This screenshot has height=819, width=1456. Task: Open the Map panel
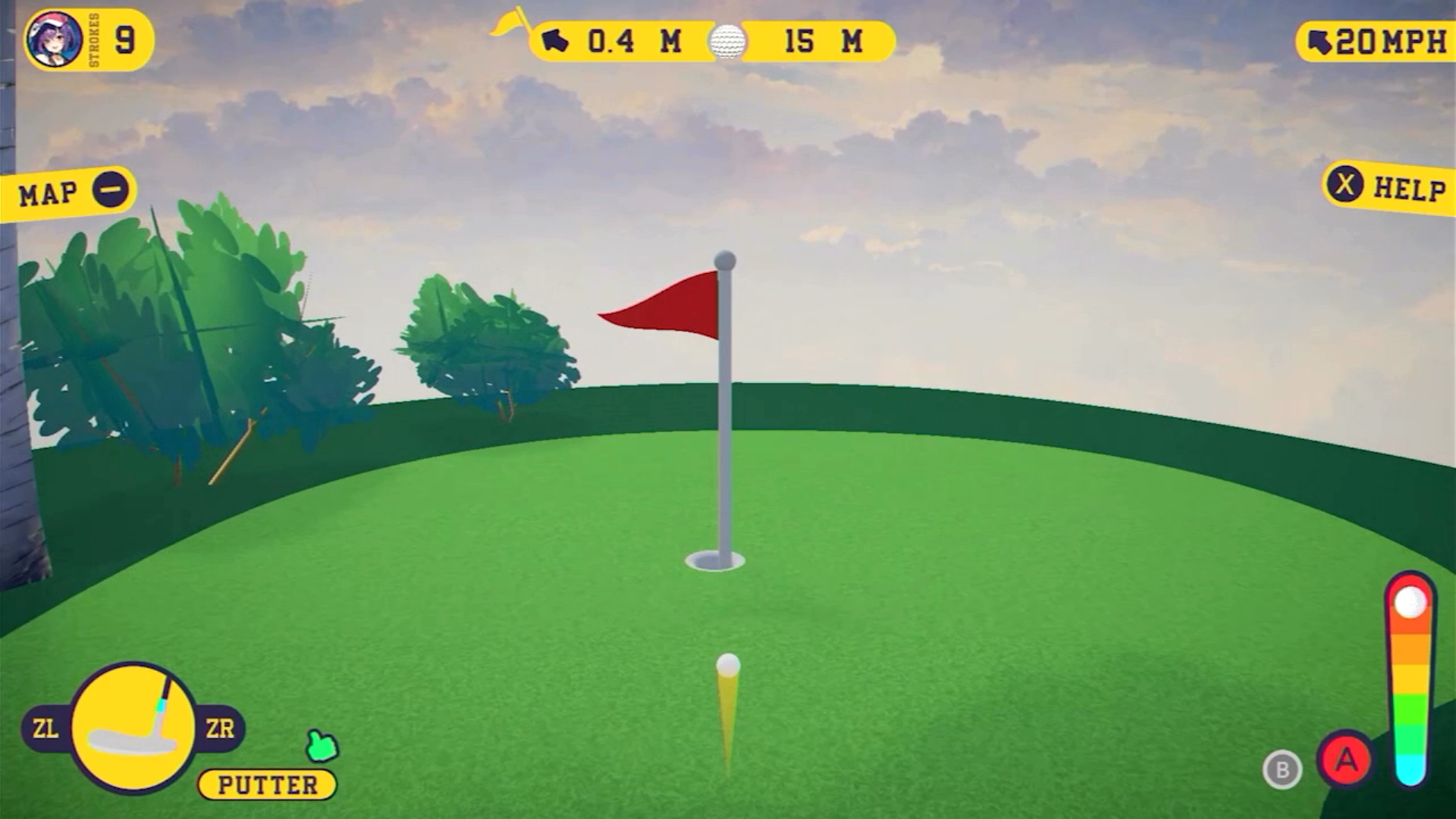(70, 193)
